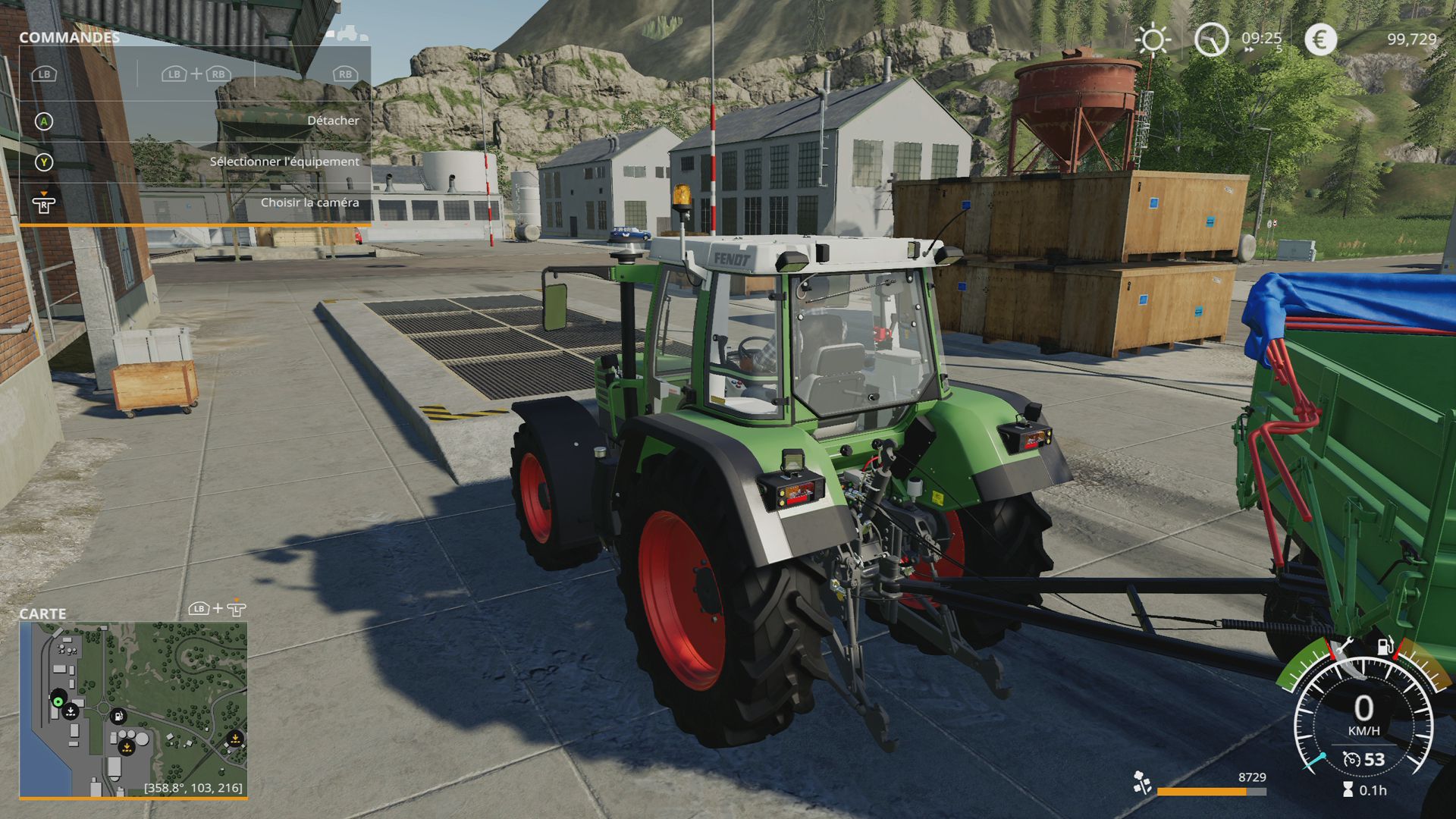The height and width of the screenshot is (819, 1456).
Task: Select the tractor icon in the vehicle overview
Action: (347, 33)
